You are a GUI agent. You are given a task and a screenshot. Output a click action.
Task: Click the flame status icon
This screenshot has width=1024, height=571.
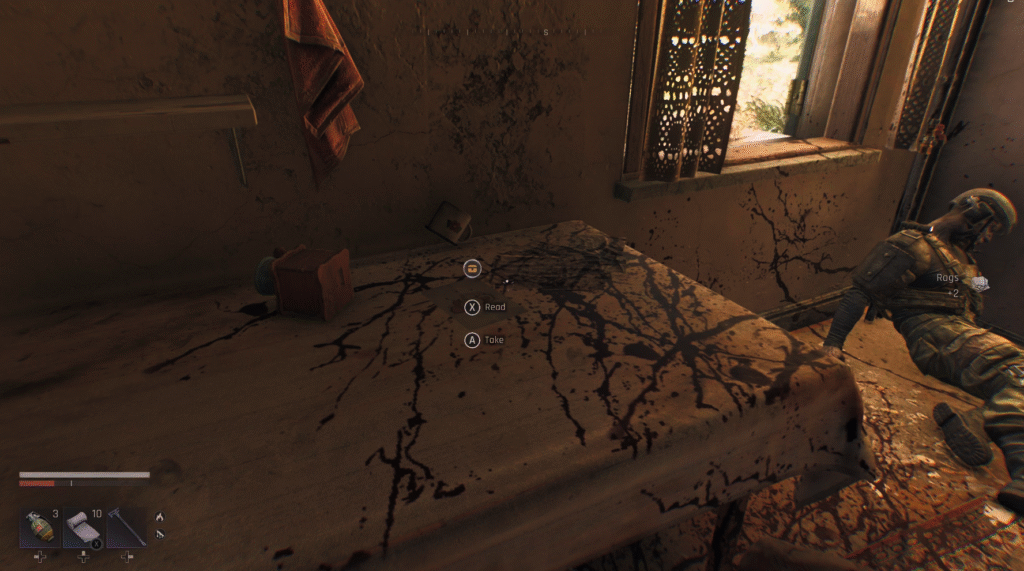click(x=160, y=517)
